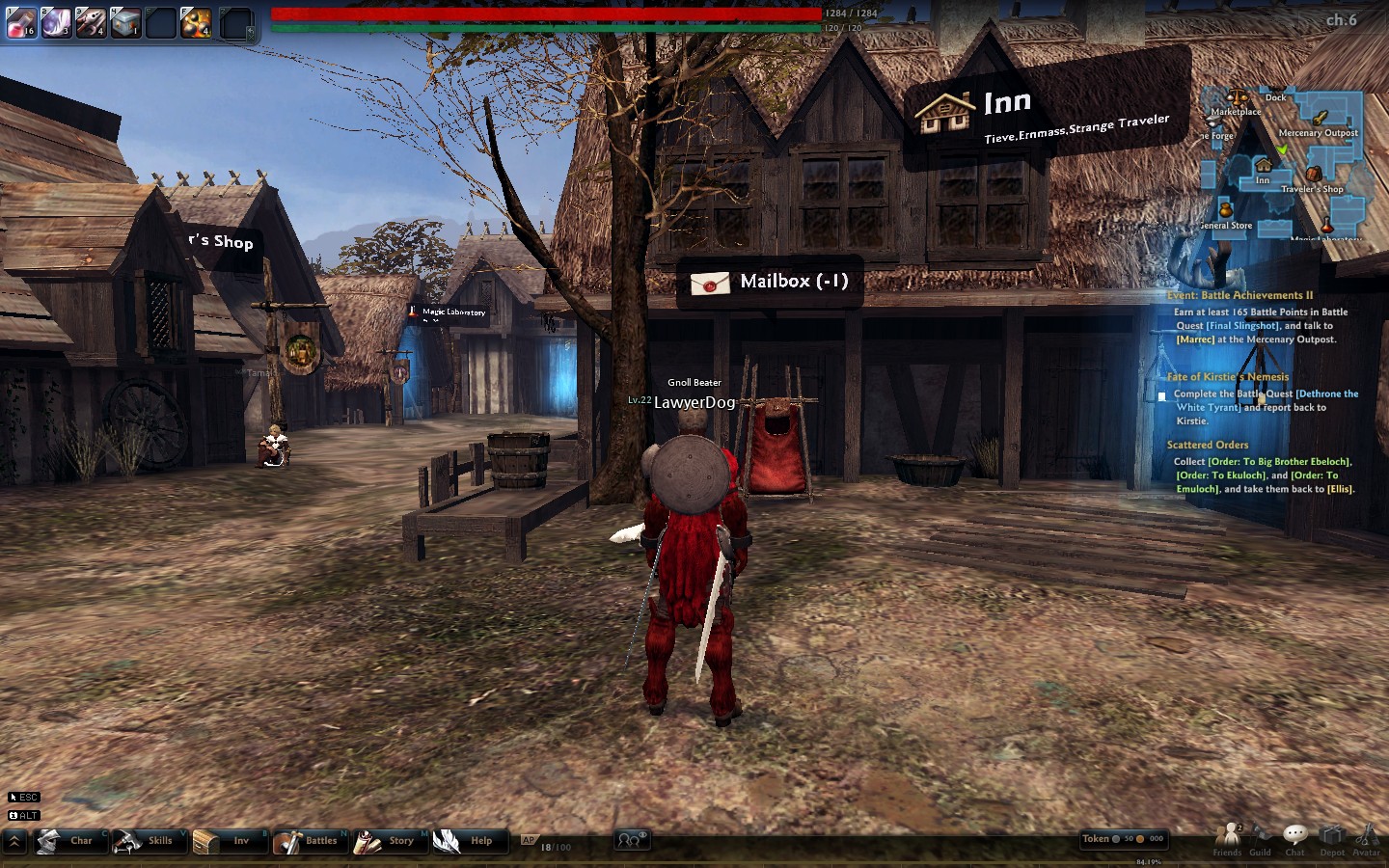Use the red health potion in slot 1
Image resolution: width=1389 pixels, height=868 pixels.
(x=20, y=21)
